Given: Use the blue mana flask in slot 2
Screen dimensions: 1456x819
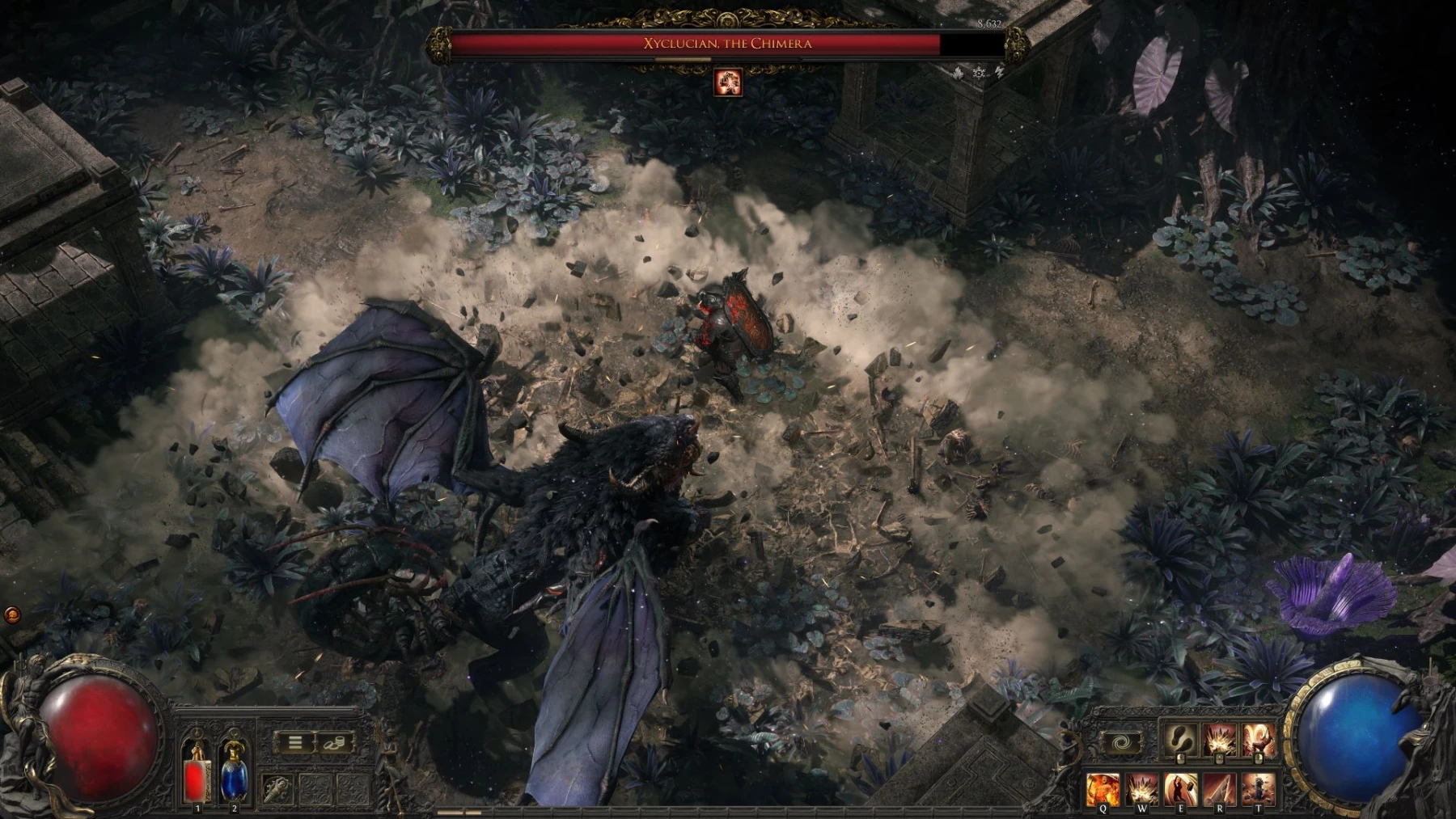Looking at the screenshot, I should pos(234,780).
